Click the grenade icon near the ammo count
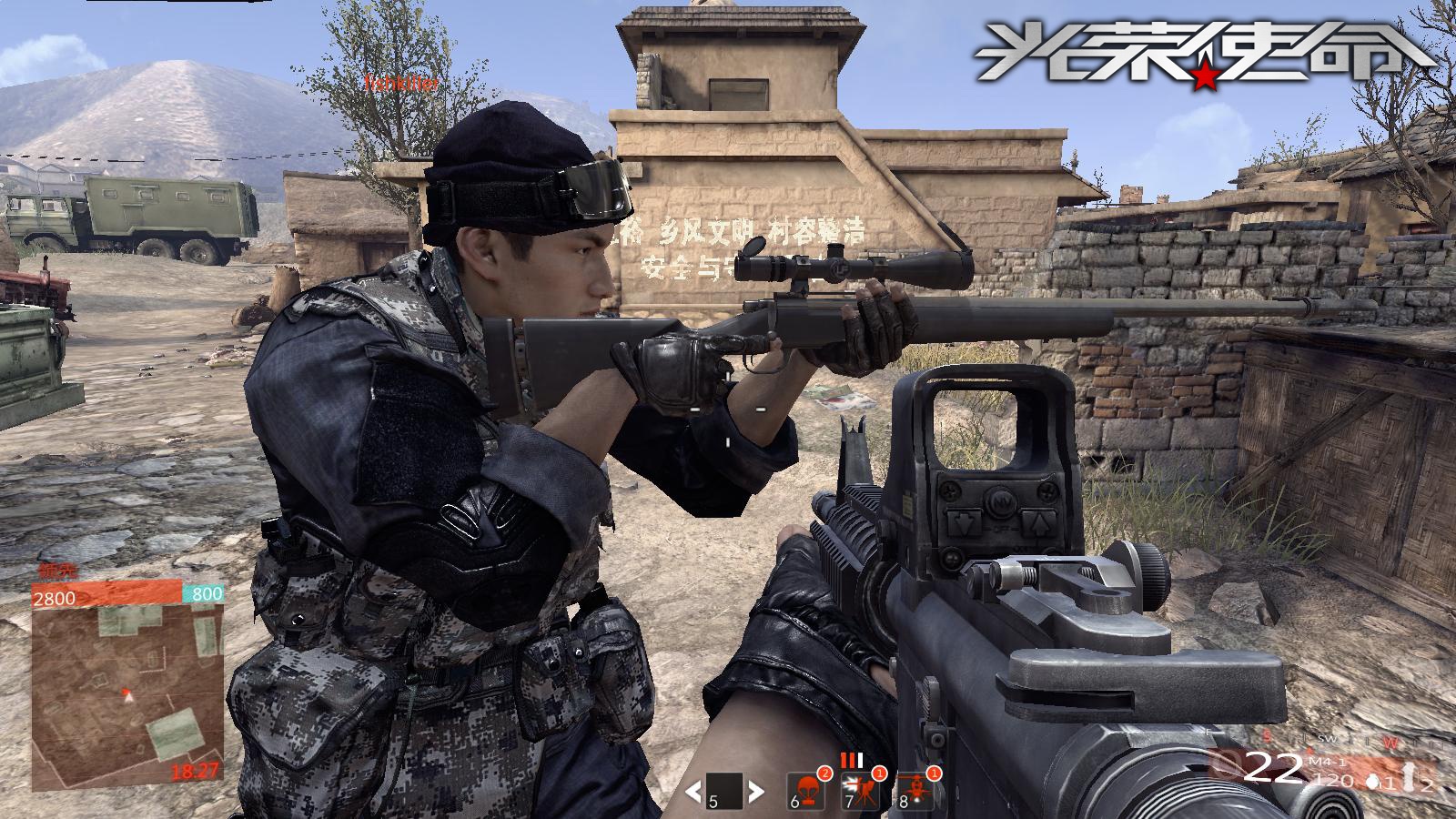 (x=1372, y=783)
